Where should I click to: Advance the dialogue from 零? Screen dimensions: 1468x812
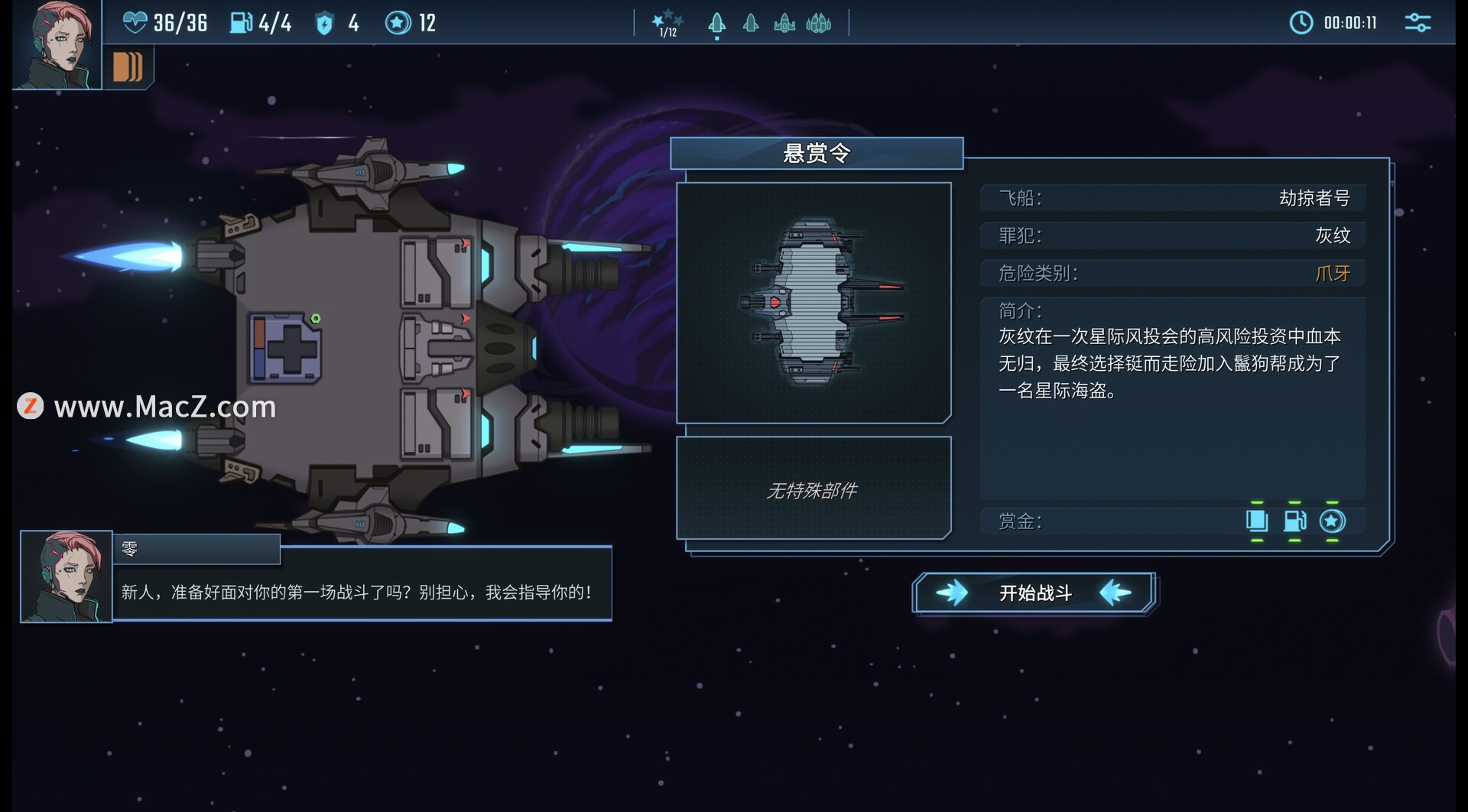[x=361, y=591]
